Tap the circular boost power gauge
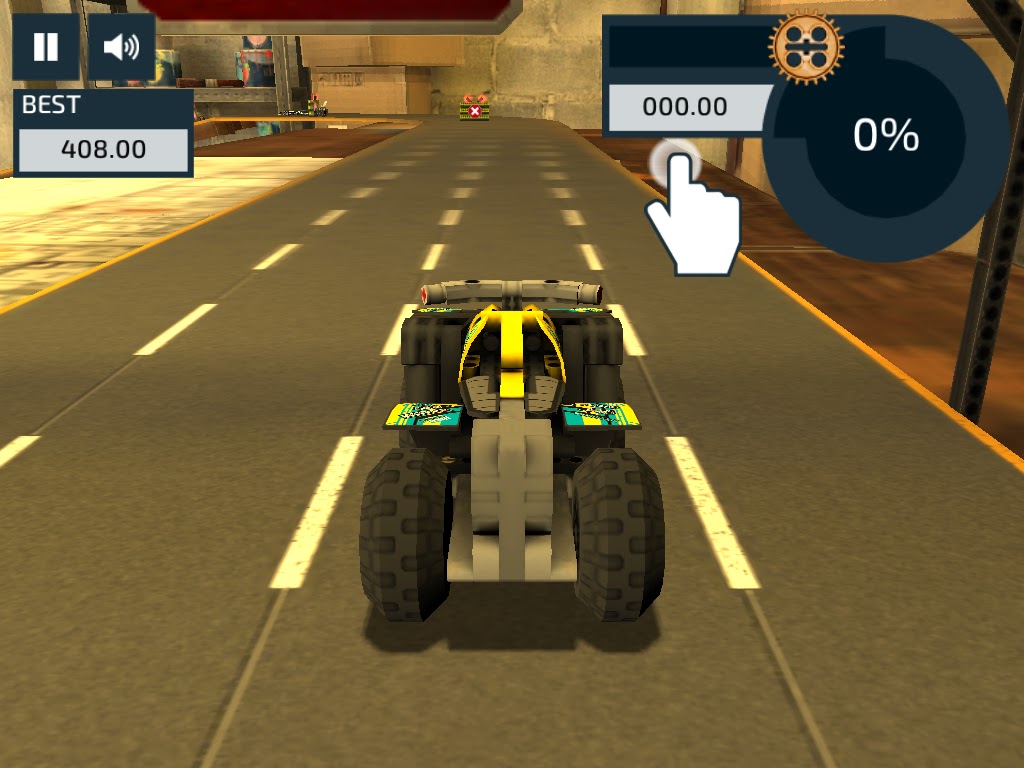The width and height of the screenshot is (1024, 768). coord(885,137)
